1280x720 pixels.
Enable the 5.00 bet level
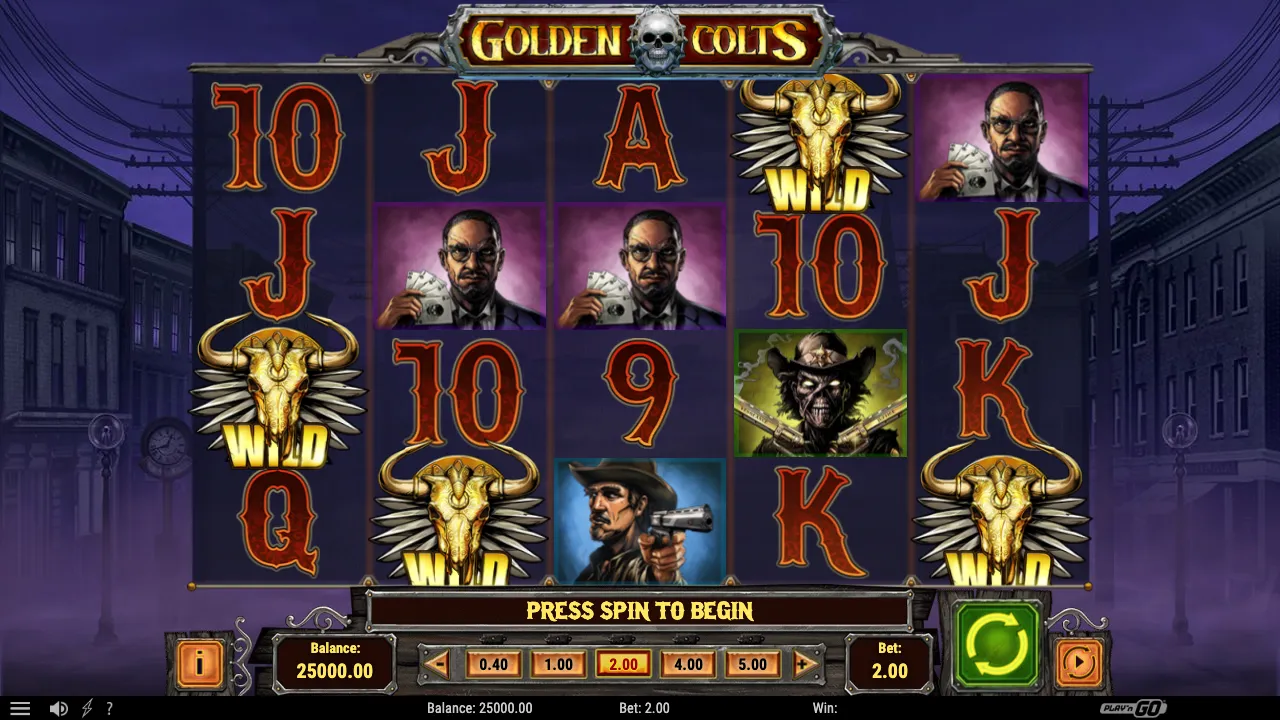(752, 663)
